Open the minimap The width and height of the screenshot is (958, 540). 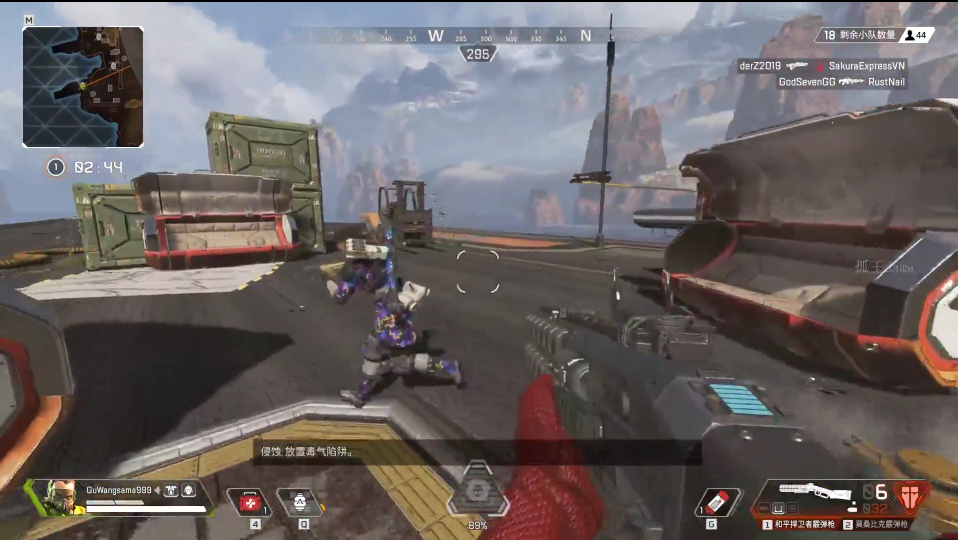click(83, 86)
